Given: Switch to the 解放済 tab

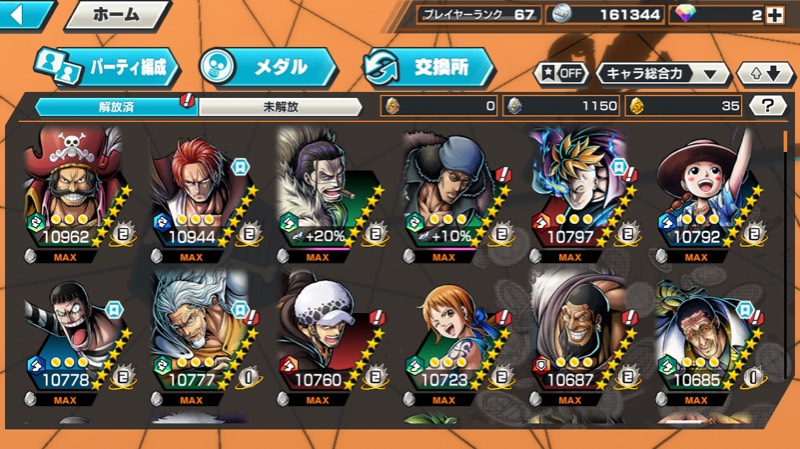Looking at the screenshot, I should [116, 106].
